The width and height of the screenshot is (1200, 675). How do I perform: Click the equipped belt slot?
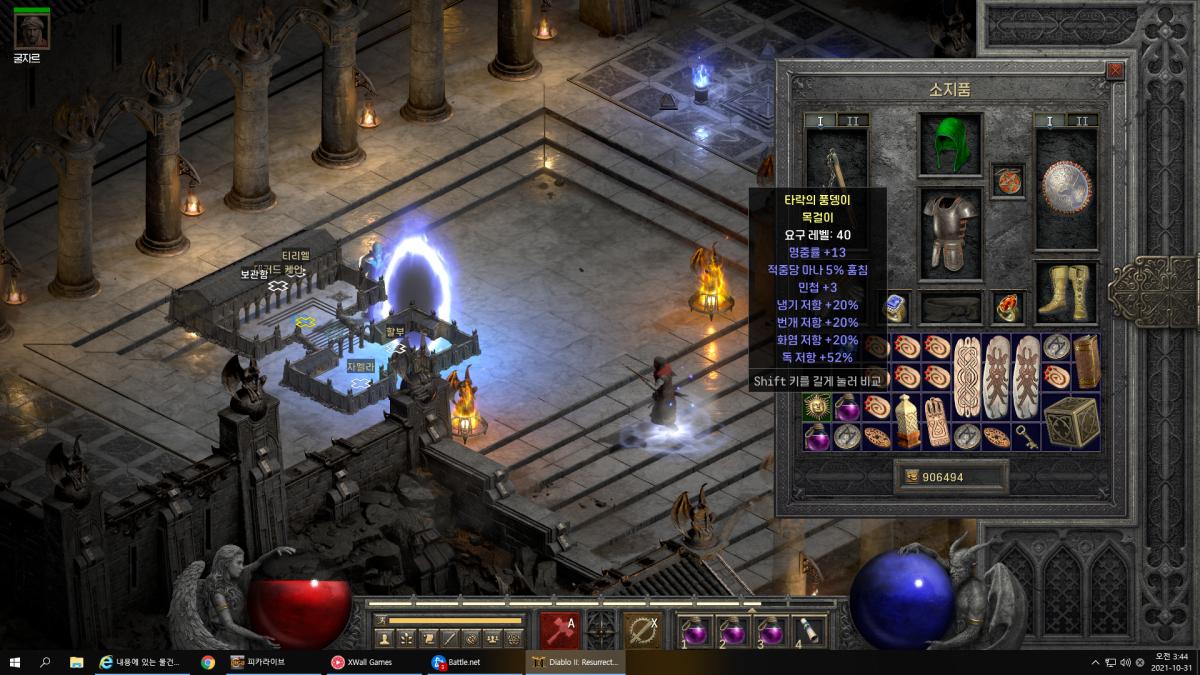(x=950, y=309)
